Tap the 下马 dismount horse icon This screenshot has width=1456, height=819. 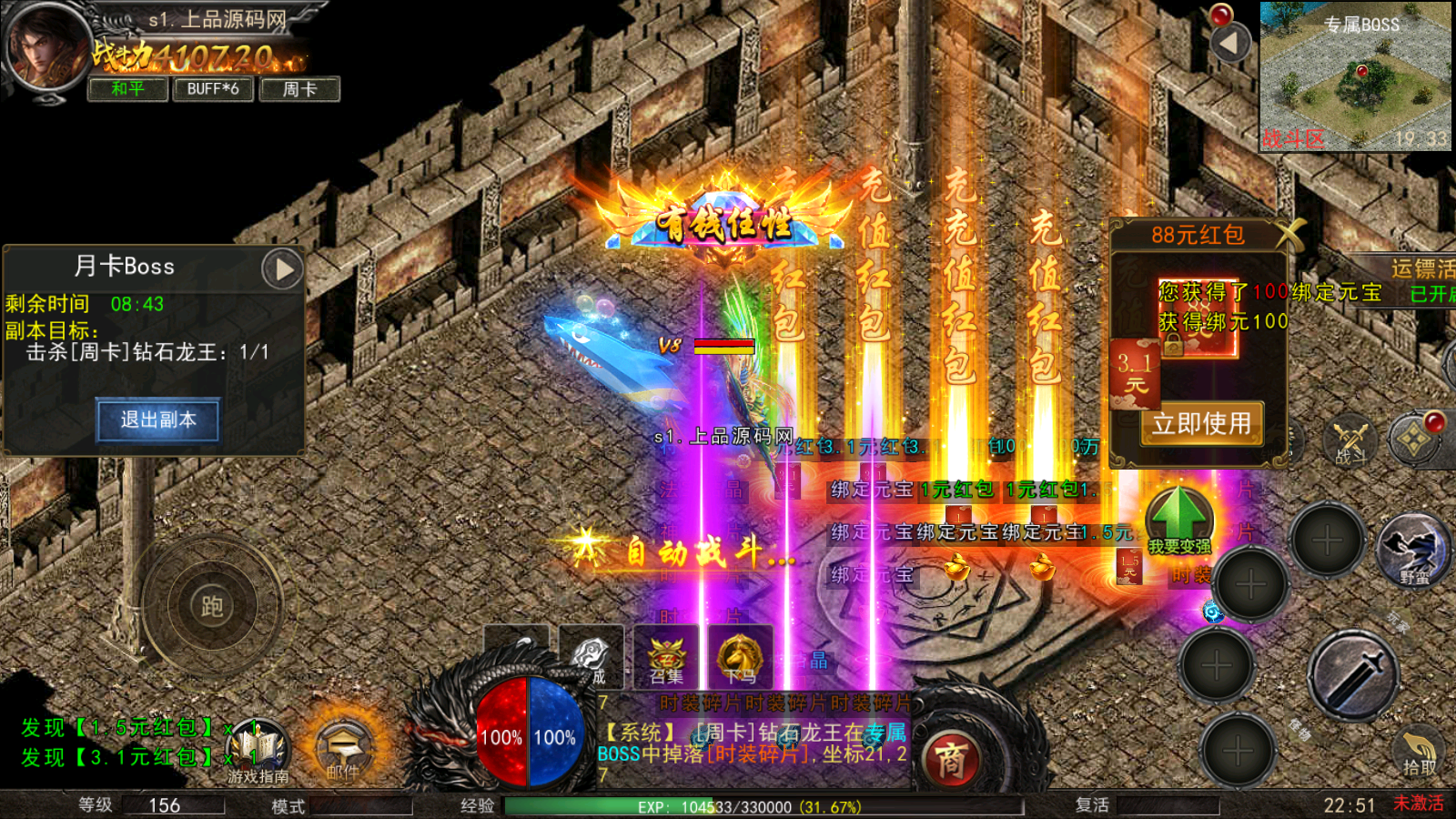740,657
